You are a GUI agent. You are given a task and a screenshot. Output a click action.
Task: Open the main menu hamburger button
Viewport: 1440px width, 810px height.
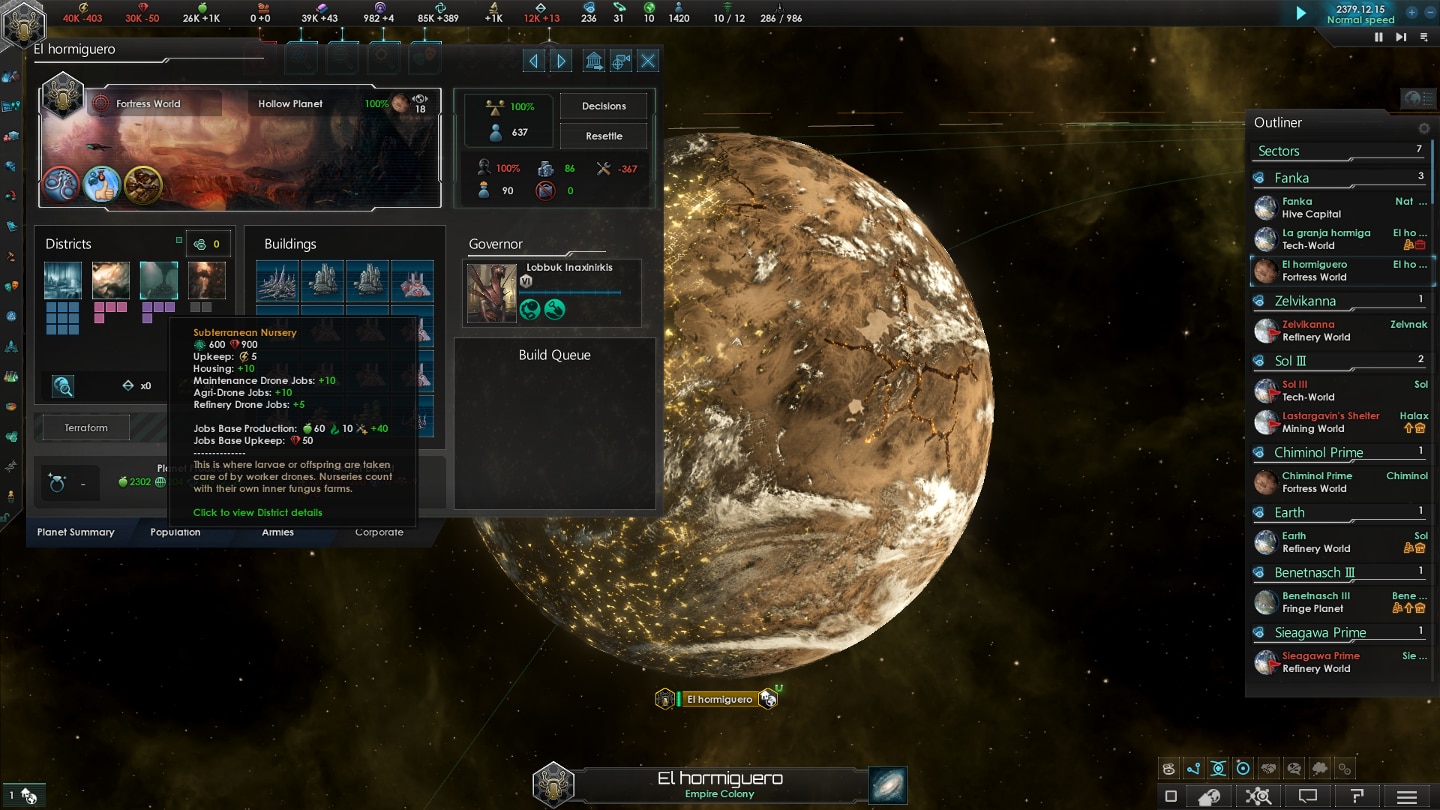pos(1407,797)
